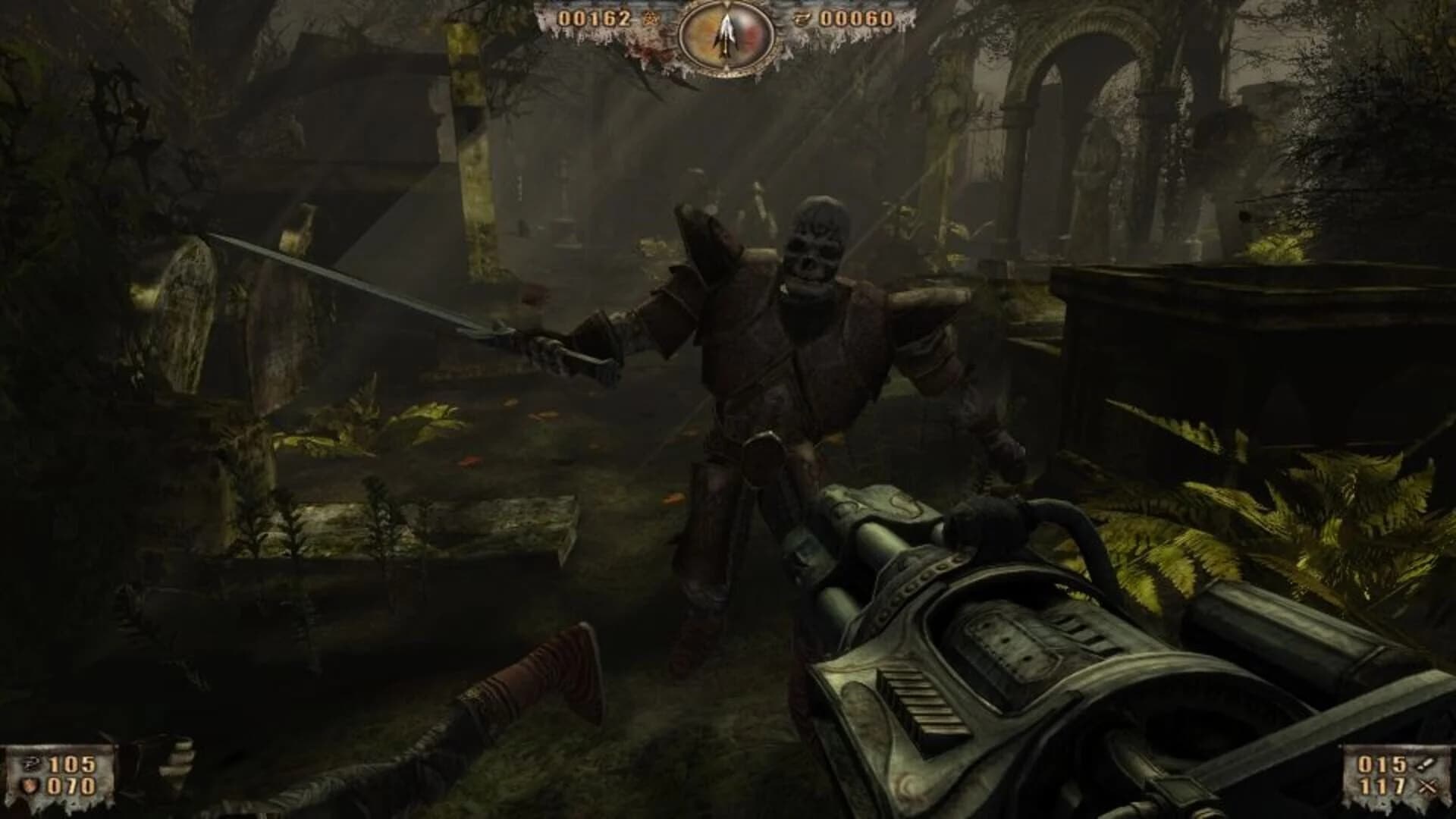
Task: Click the bloodstain beneath the top HUD banner
Action: (x=650, y=52)
